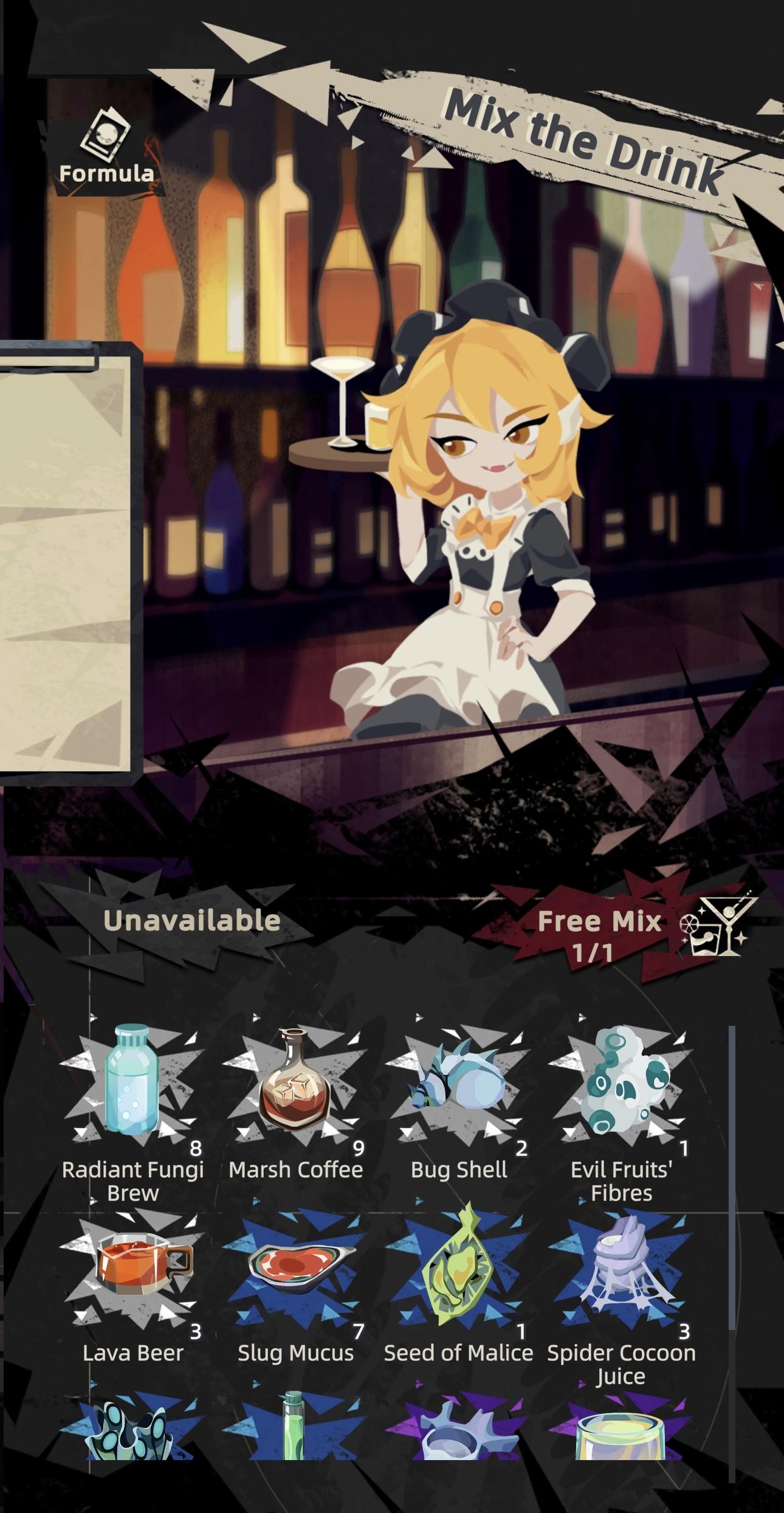Open Formula via the photo card icon
This screenshot has width=784, height=1513.
pyautogui.click(x=107, y=135)
